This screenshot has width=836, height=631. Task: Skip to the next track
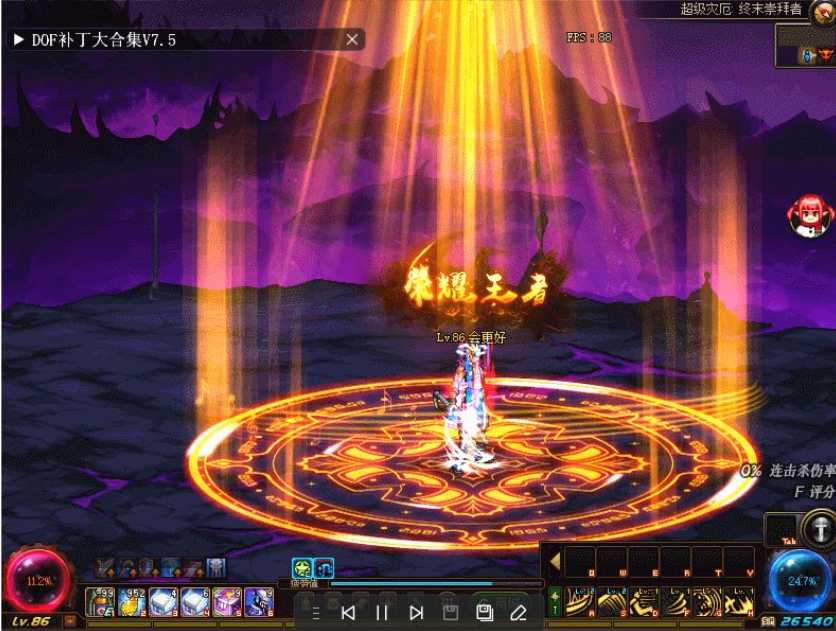click(x=417, y=612)
